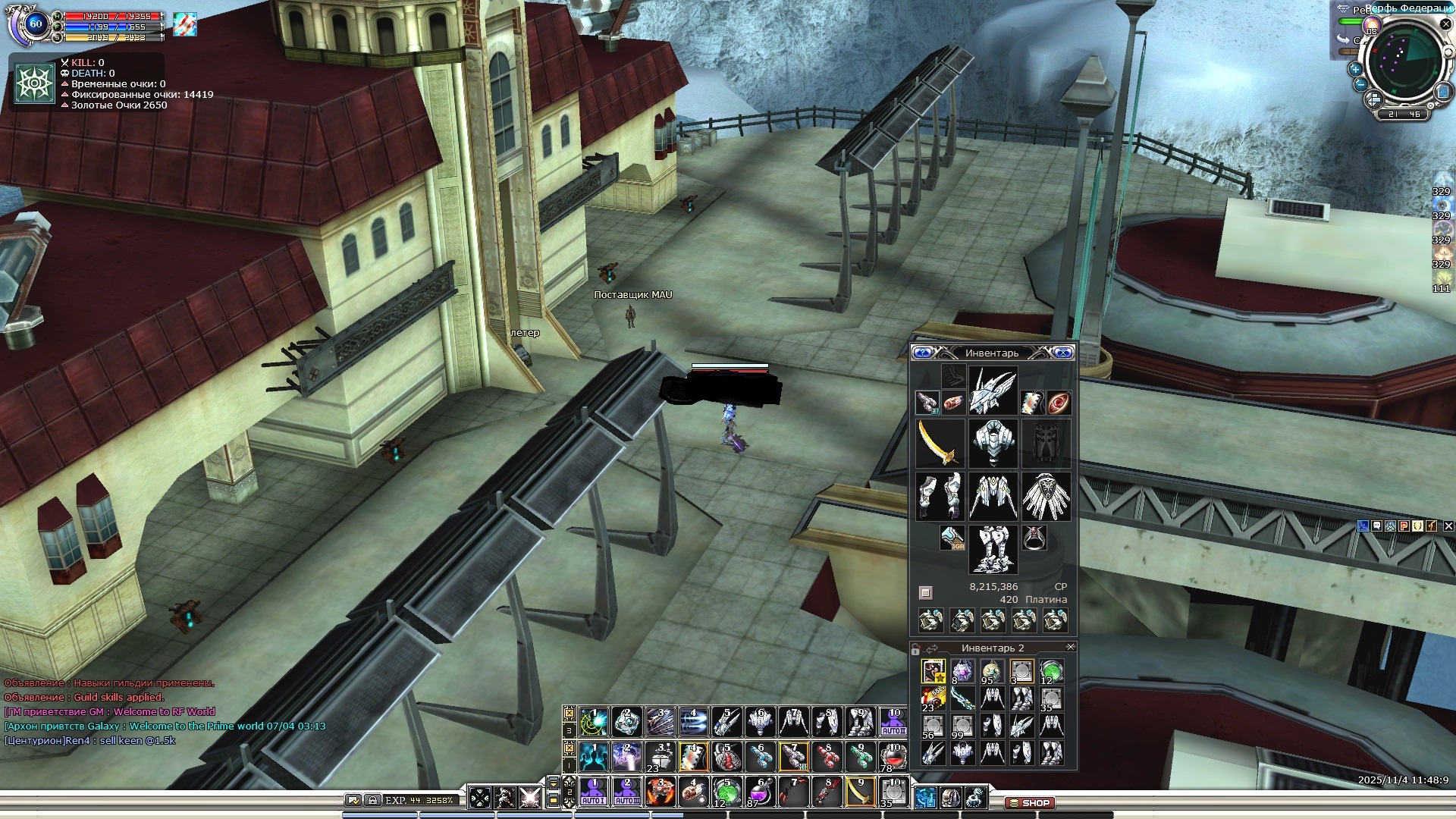Open the SHOP button
The height and width of the screenshot is (819, 1456).
(x=1030, y=802)
